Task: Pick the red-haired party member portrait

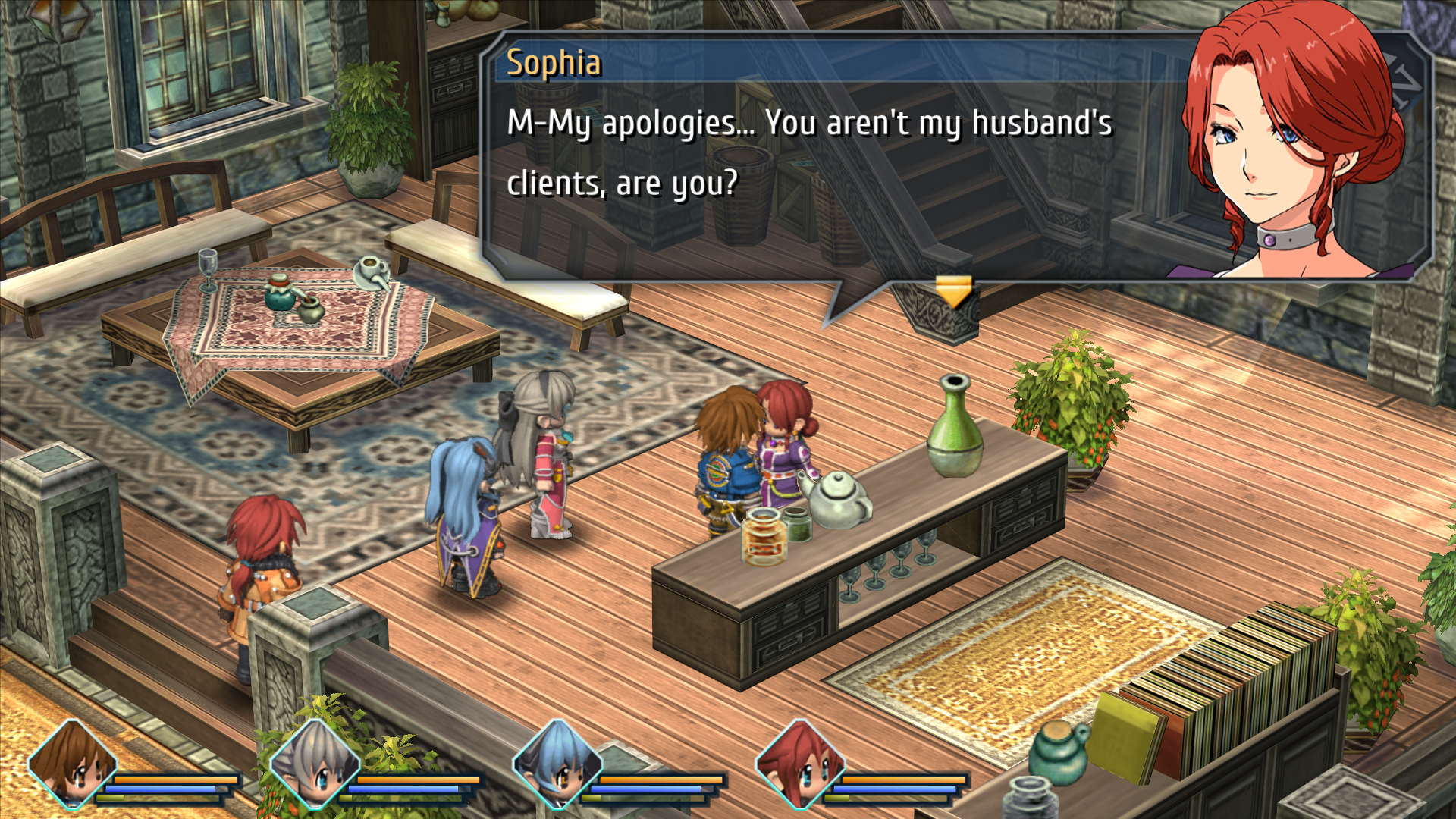Action: point(801,764)
